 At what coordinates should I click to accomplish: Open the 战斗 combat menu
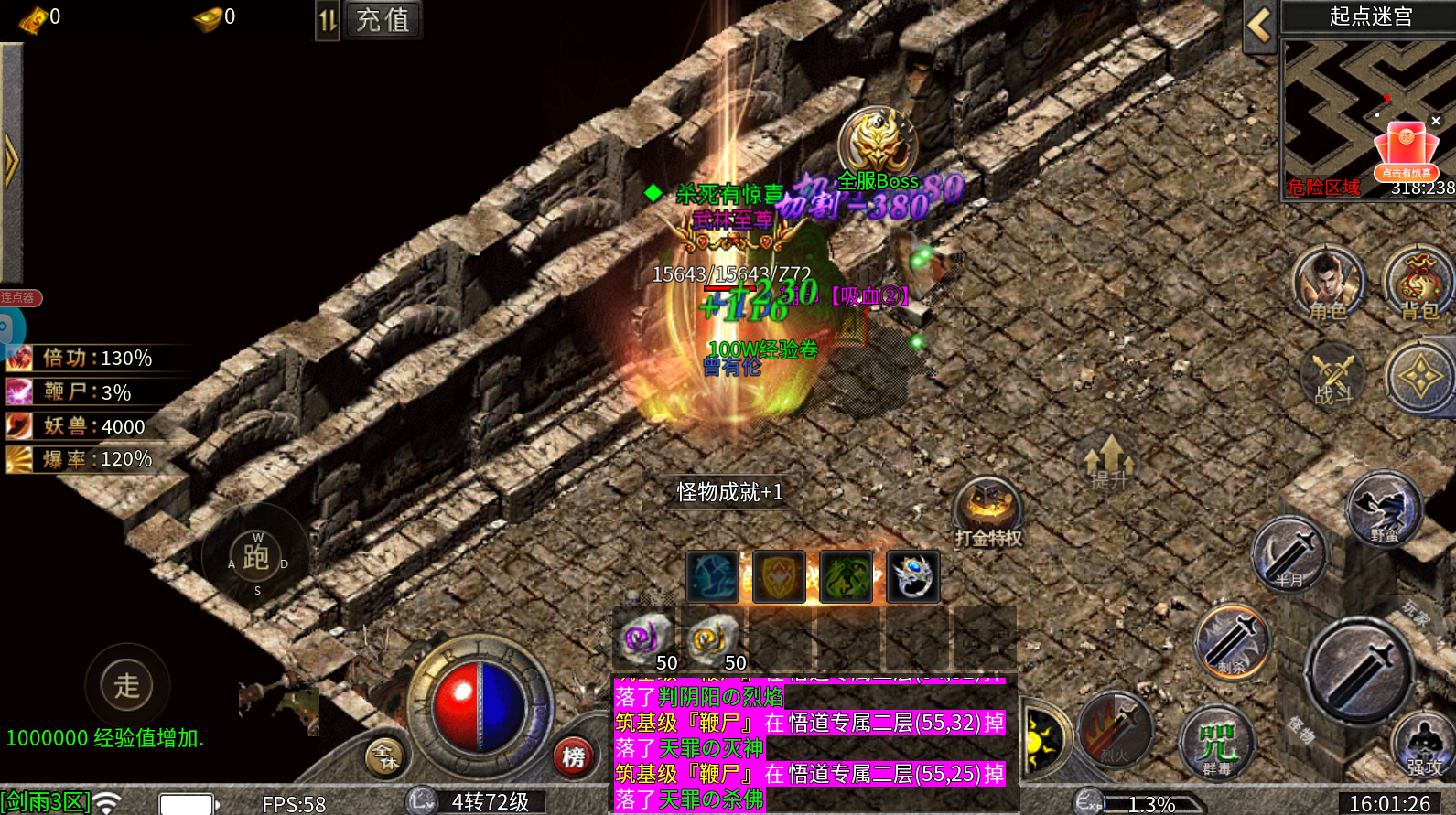[x=1332, y=375]
